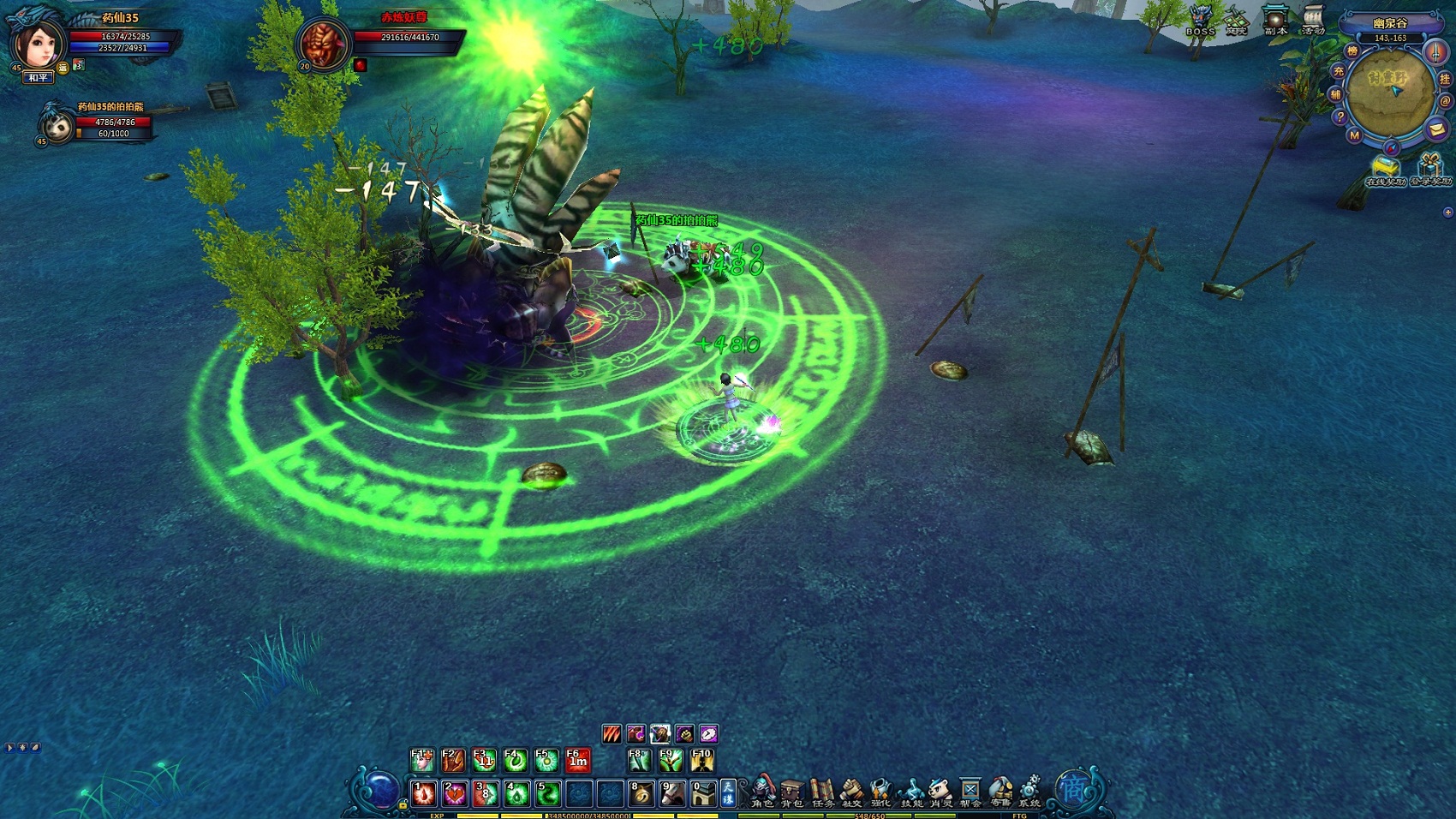Select the boss 赤炼妖尊 target portrait
The height and width of the screenshot is (819, 1456).
324,43
